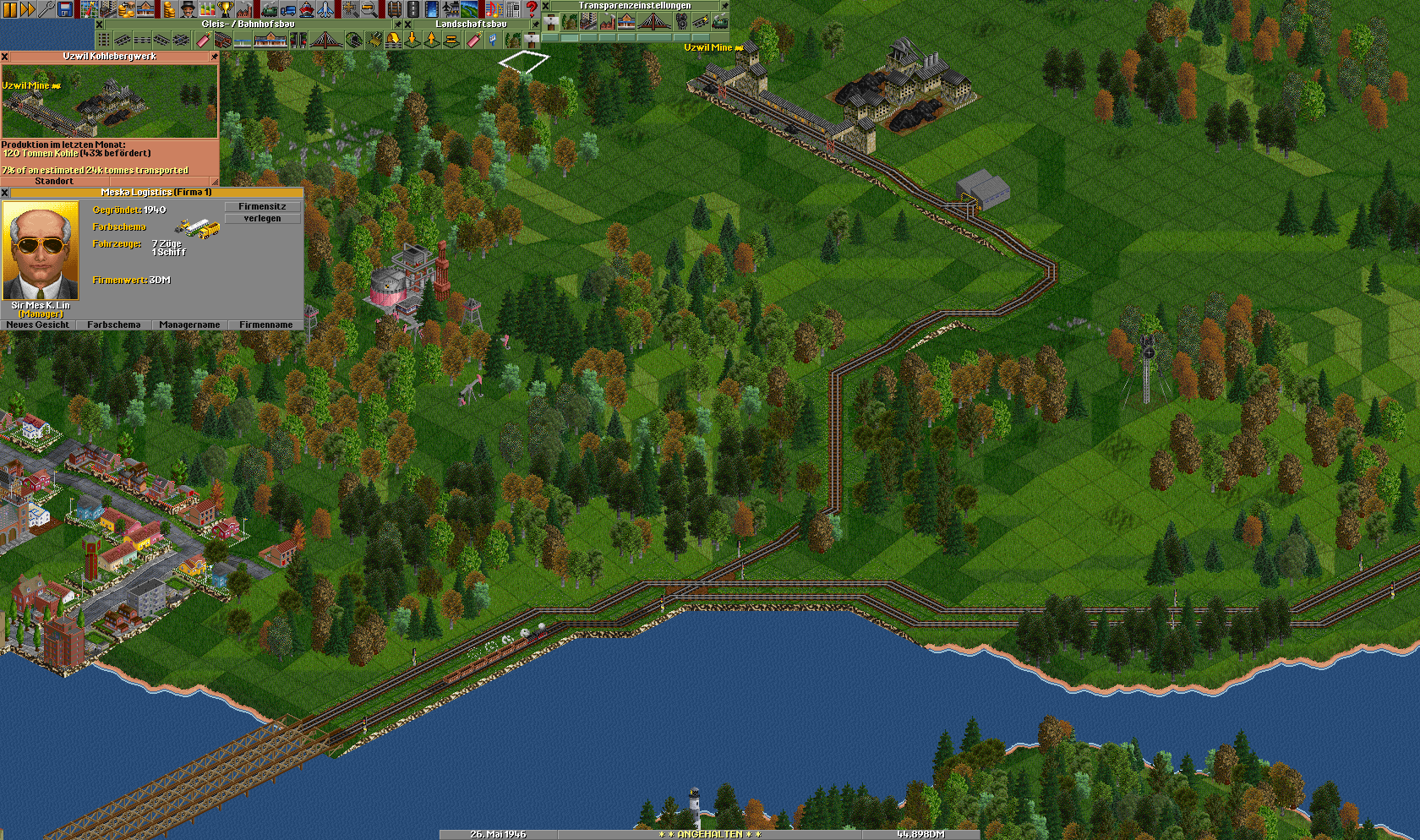
Task: Click the pause button in the main toolbar
Action: [10, 9]
